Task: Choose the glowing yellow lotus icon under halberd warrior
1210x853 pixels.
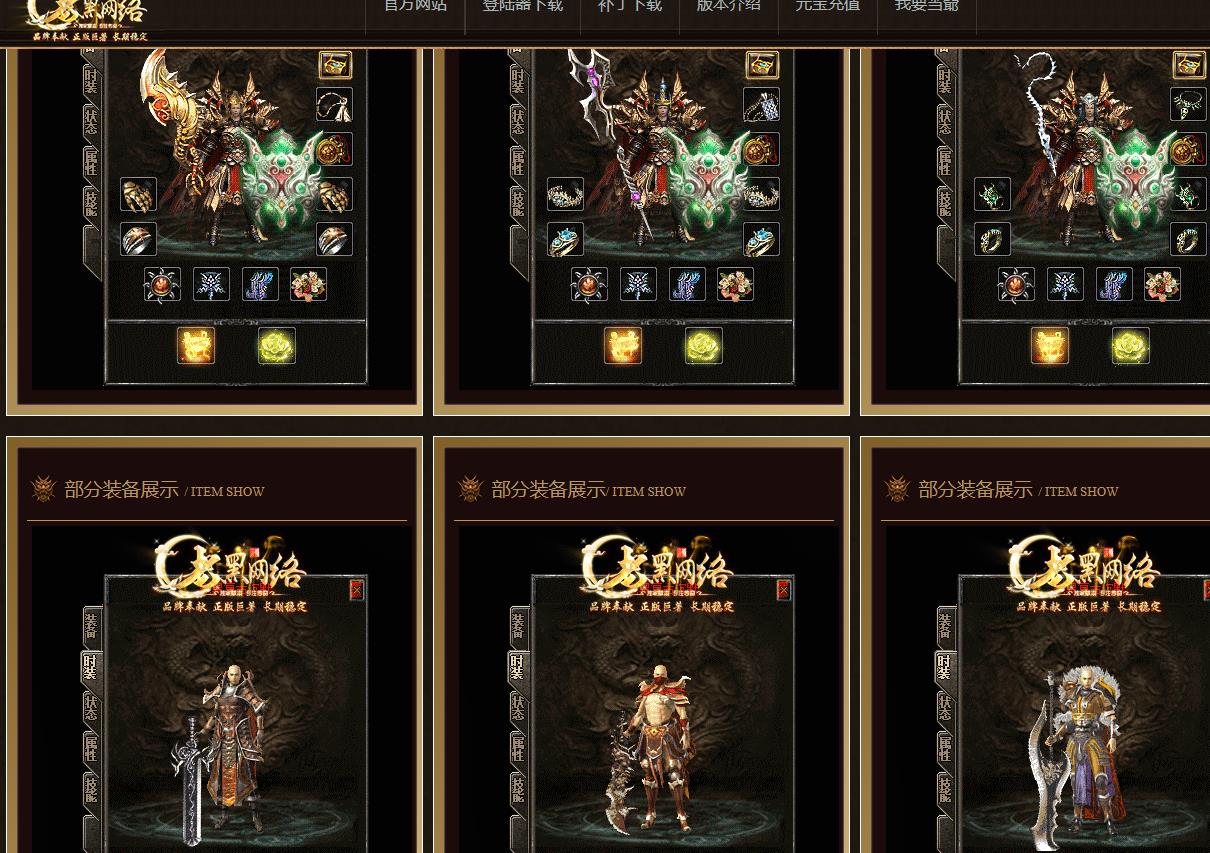Action: (x=703, y=346)
